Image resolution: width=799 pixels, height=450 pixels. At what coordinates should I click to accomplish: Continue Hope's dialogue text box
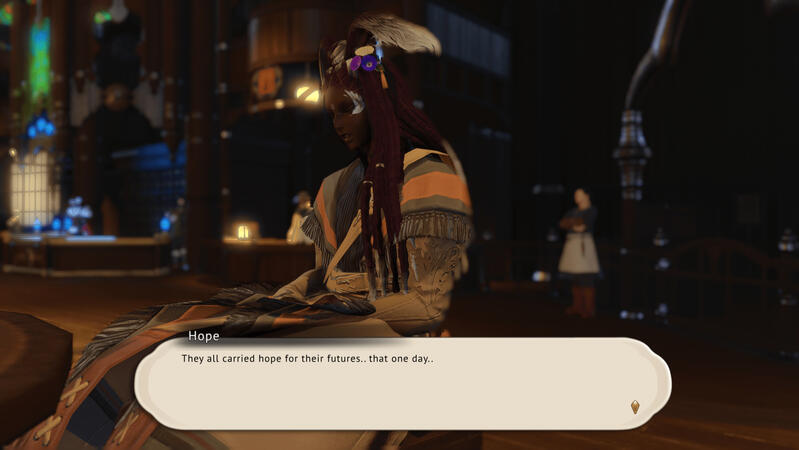click(400, 384)
